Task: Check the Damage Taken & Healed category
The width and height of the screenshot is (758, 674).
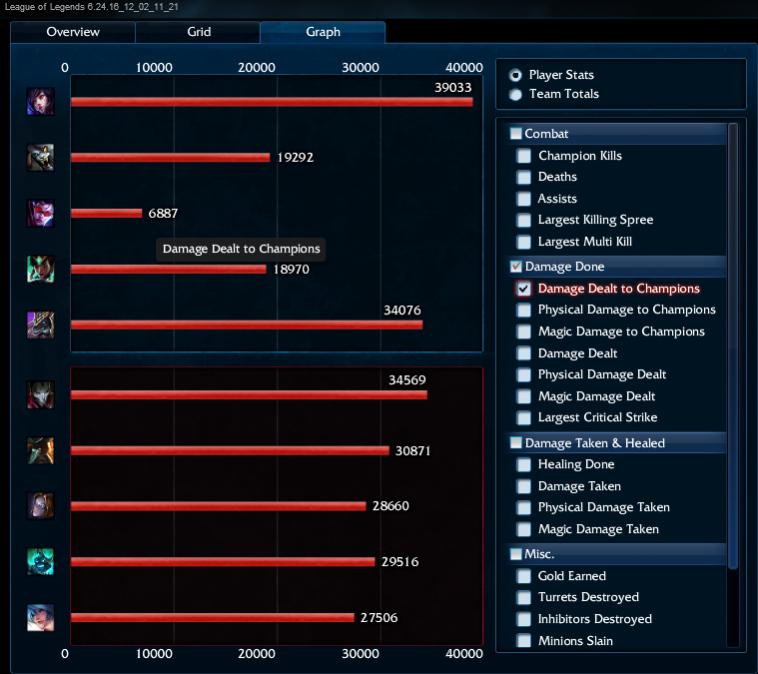Action: click(x=516, y=443)
